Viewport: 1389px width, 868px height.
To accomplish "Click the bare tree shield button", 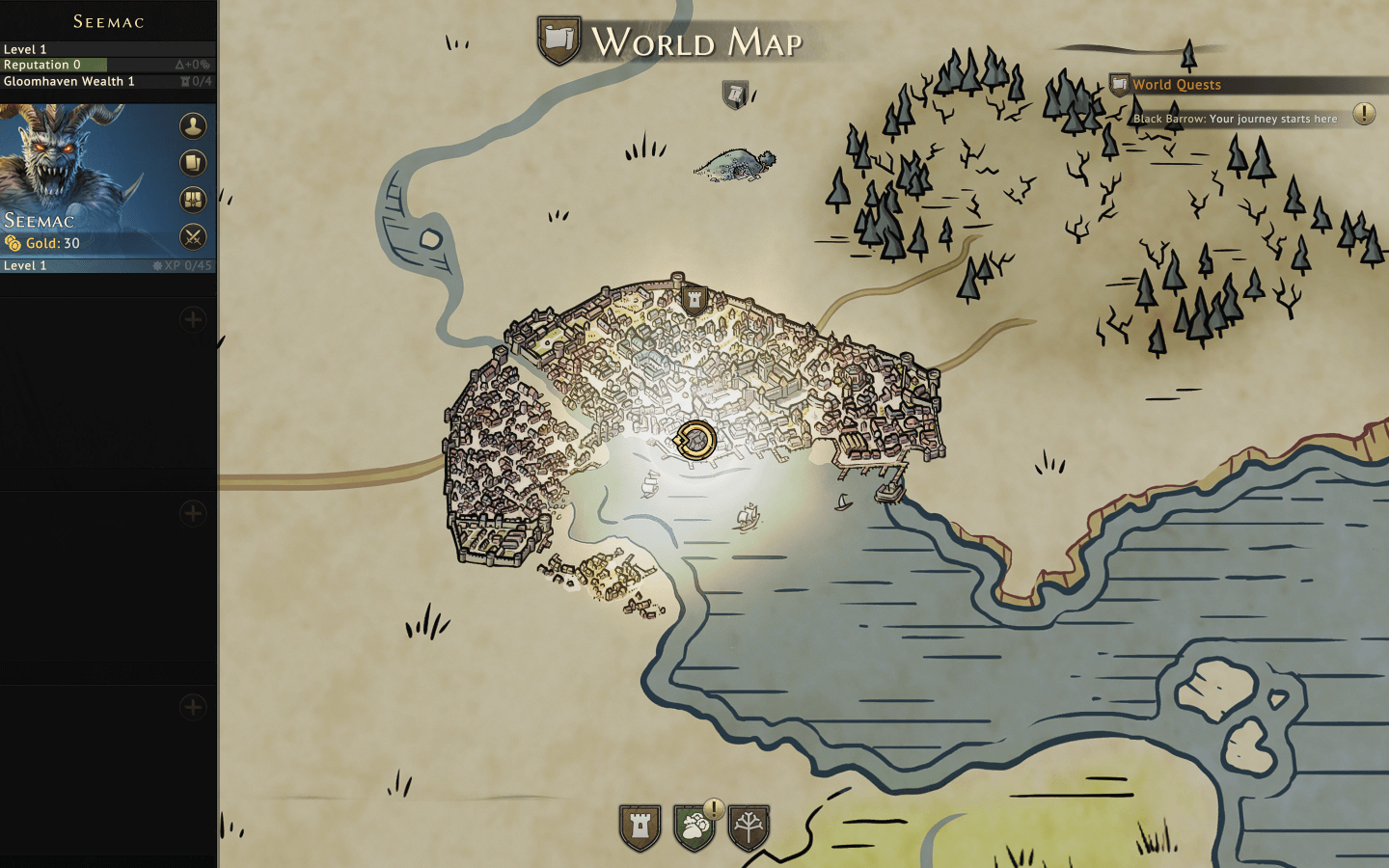I will pyautogui.click(x=749, y=827).
